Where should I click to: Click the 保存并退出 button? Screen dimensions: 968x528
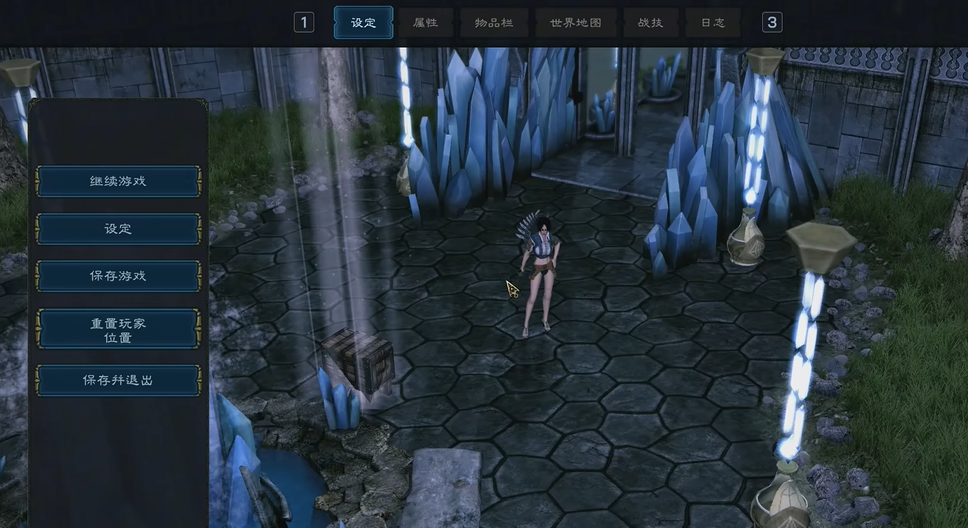(118, 380)
